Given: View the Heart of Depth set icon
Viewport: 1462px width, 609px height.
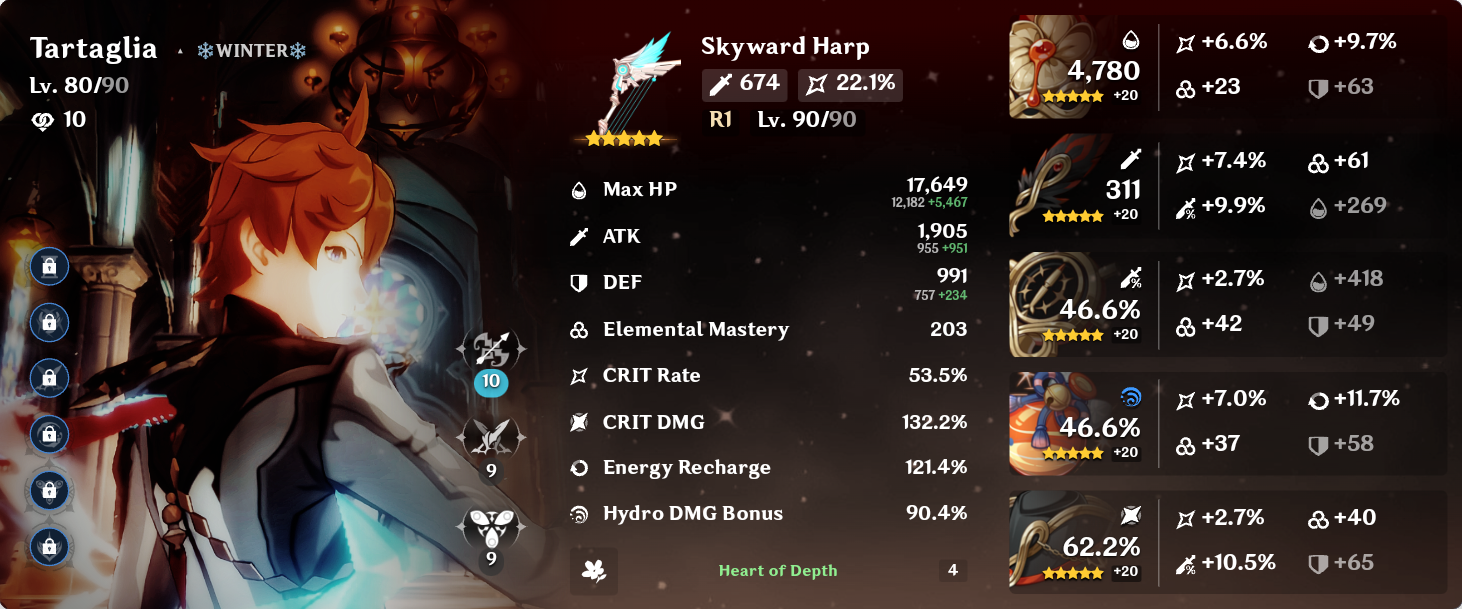Looking at the screenshot, I should [x=594, y=571].
